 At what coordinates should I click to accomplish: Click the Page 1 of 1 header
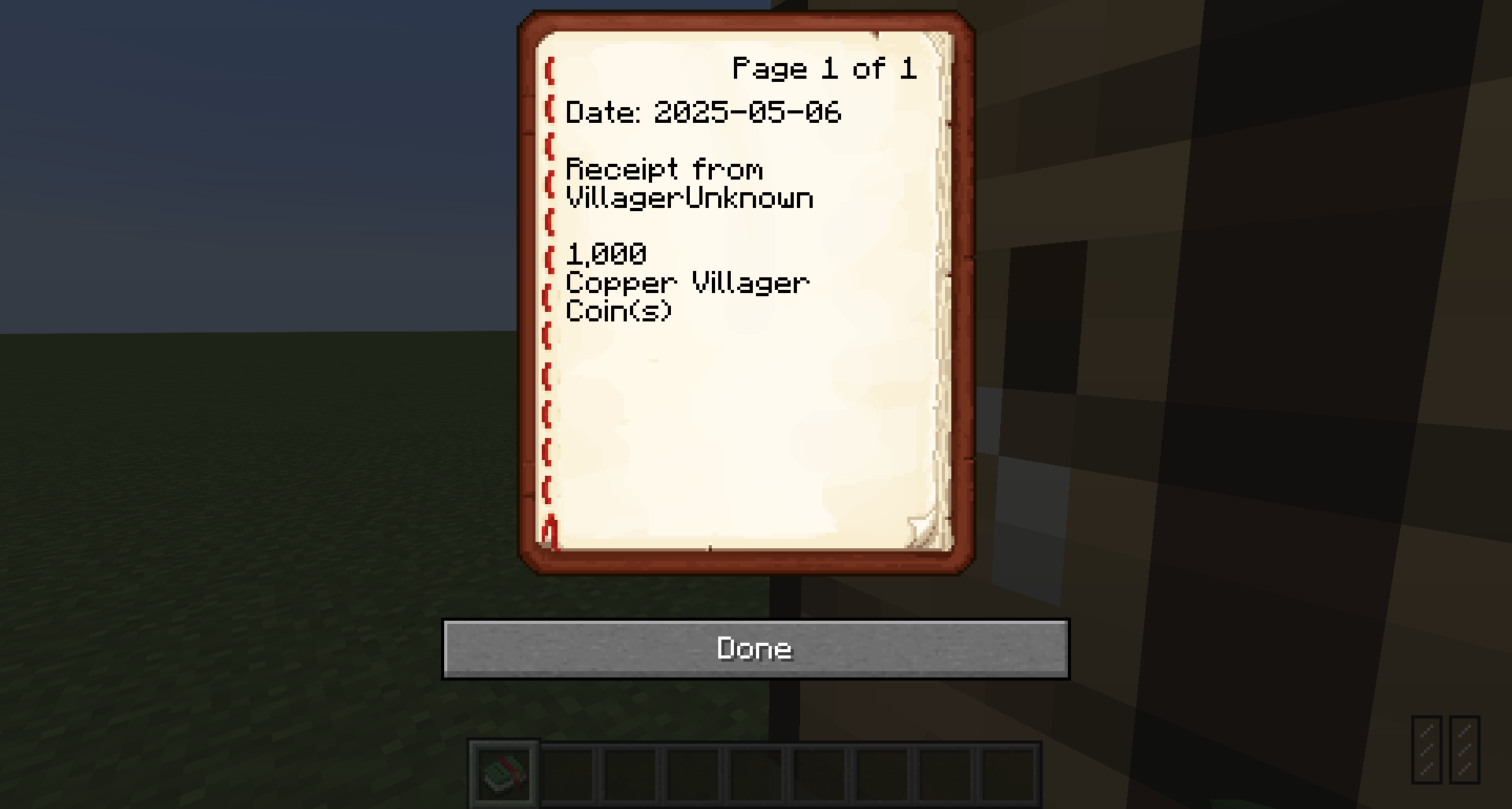(824, 69)
